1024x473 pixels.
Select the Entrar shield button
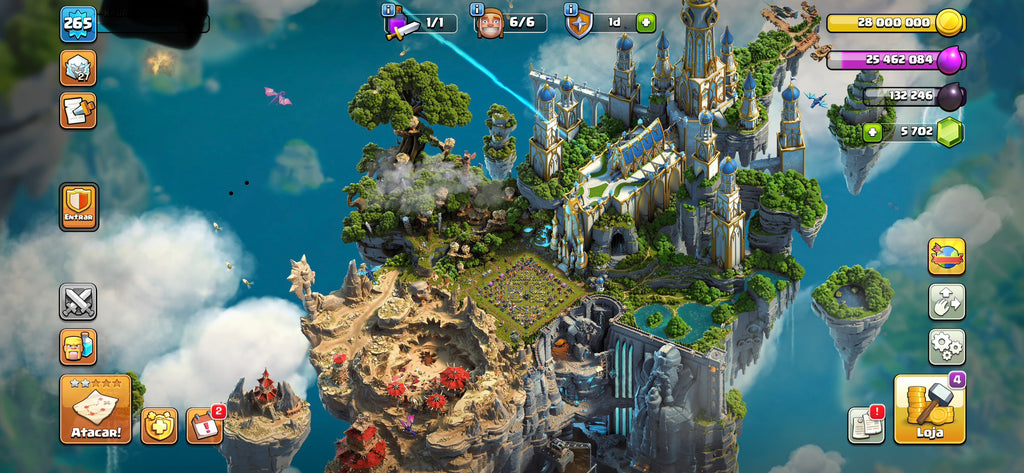(78, 206)
